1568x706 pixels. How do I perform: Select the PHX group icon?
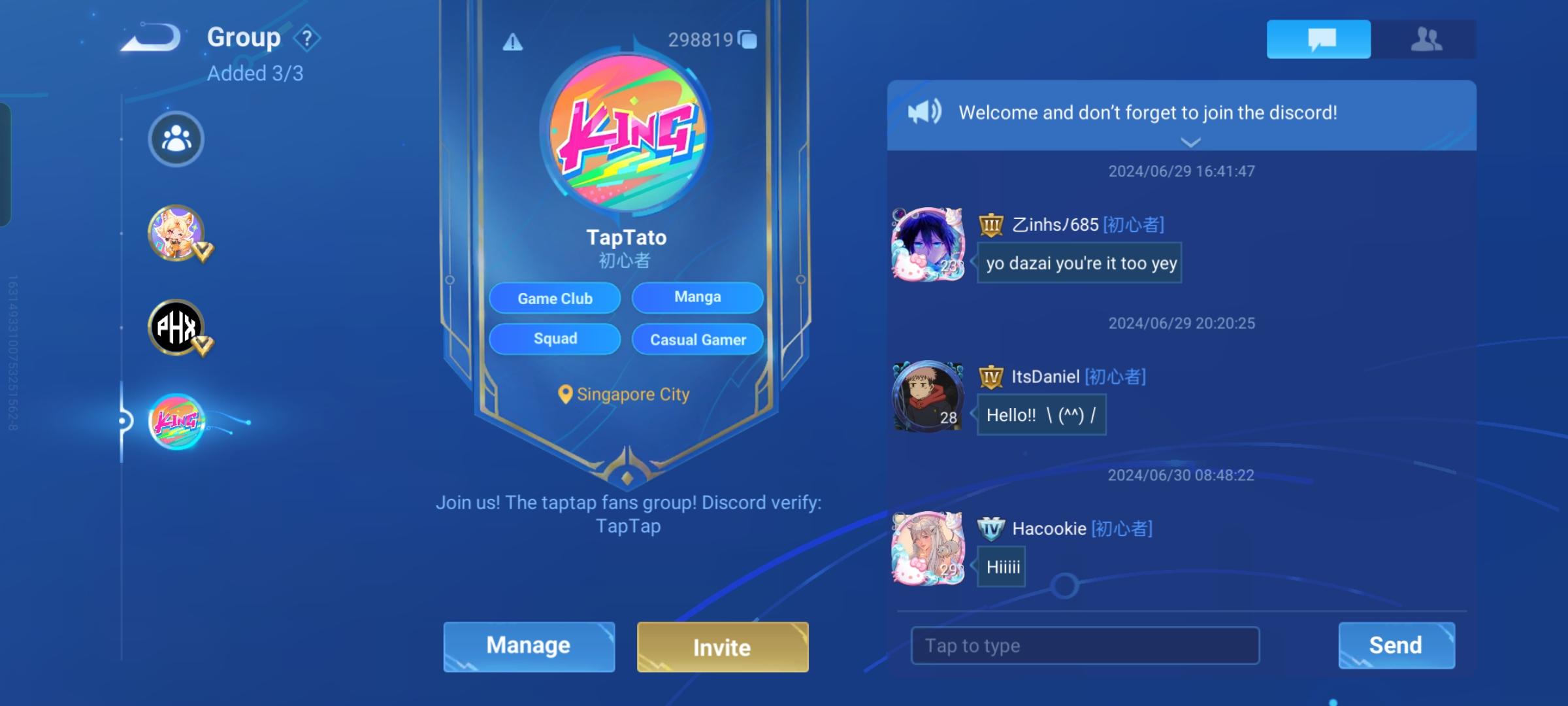pos(174,329)
